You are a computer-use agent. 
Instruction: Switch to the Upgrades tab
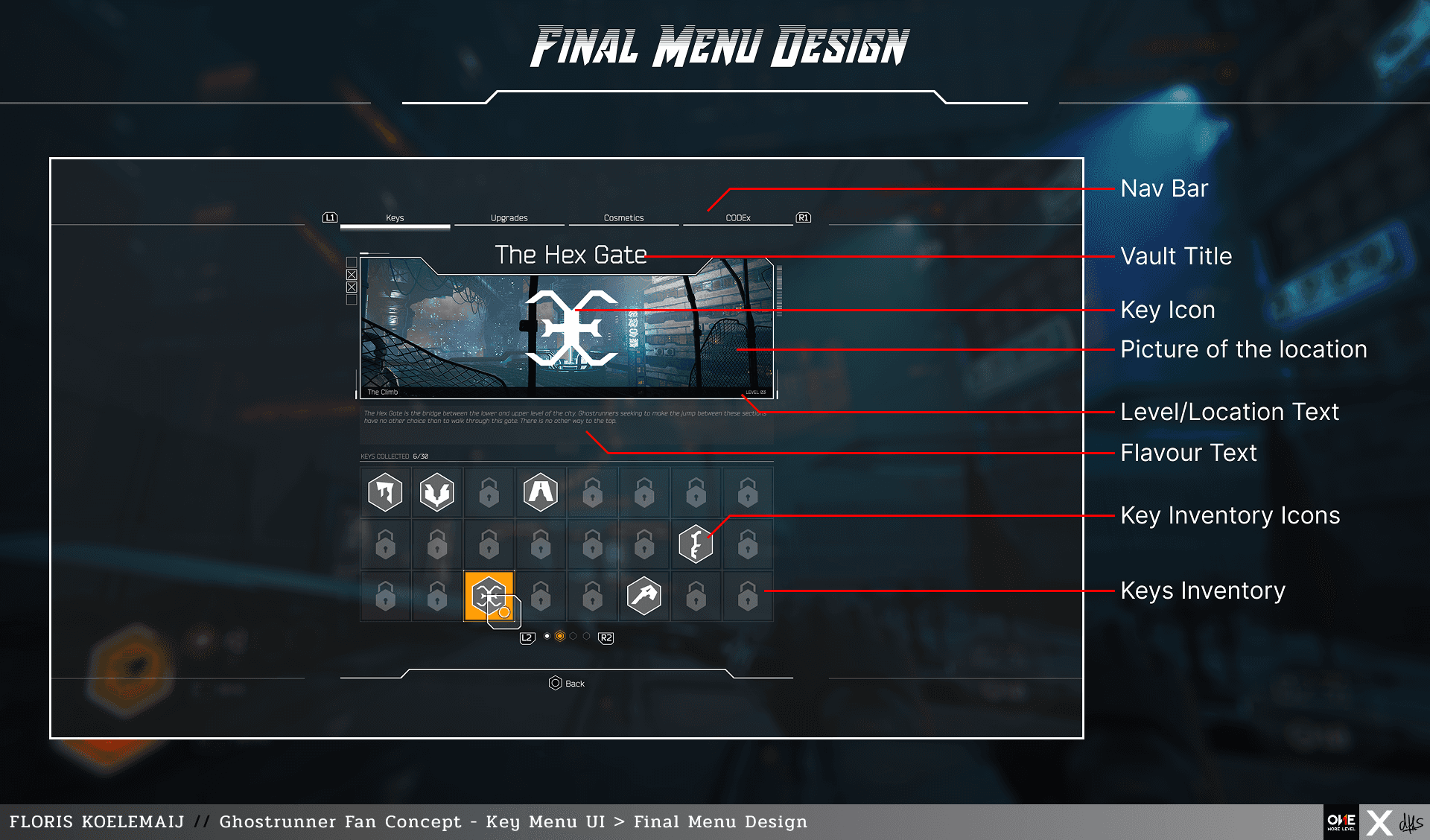point(509,217)
